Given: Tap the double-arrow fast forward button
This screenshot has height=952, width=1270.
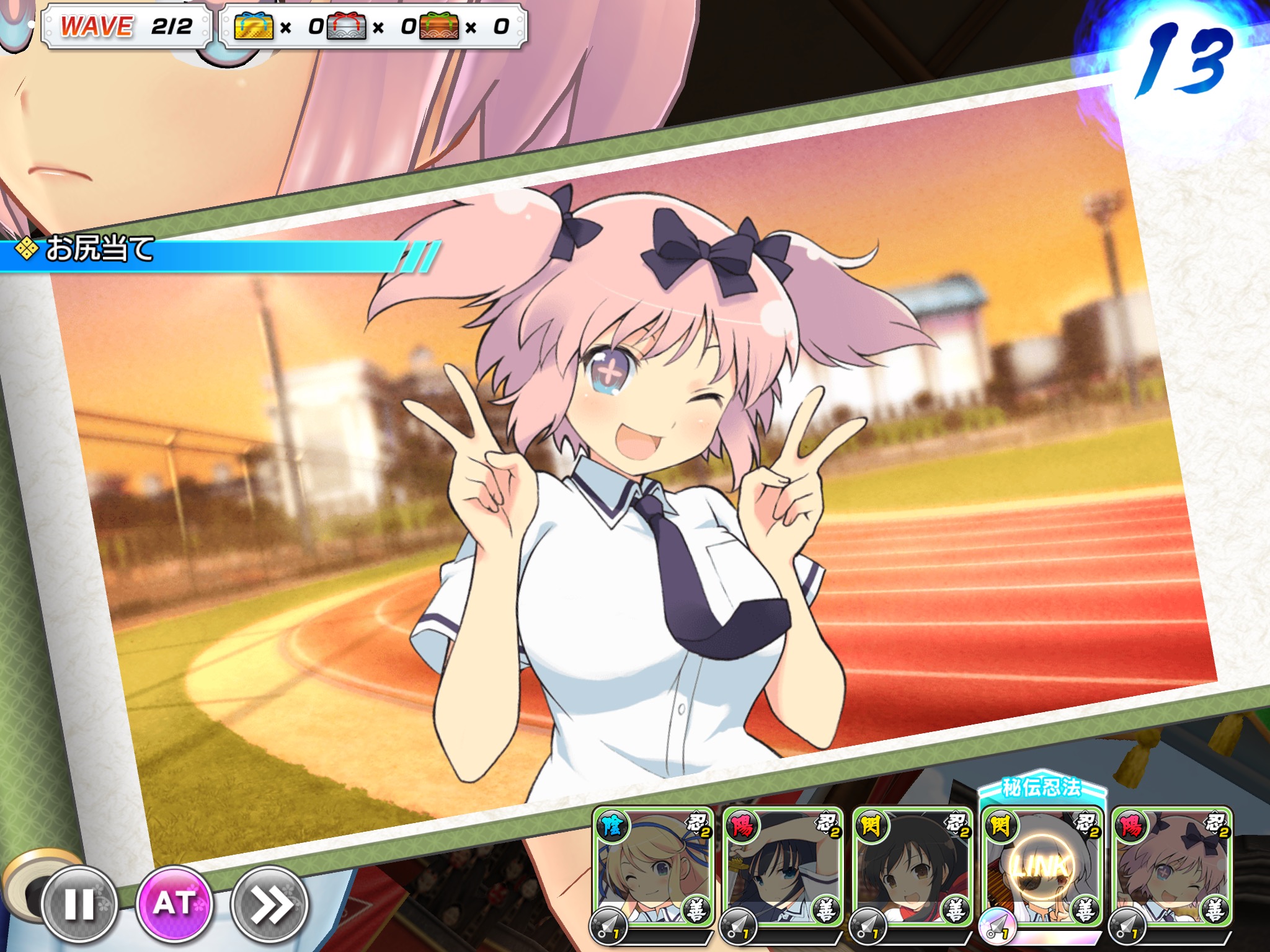Looking at the screenshot, I should click(270, 904).
